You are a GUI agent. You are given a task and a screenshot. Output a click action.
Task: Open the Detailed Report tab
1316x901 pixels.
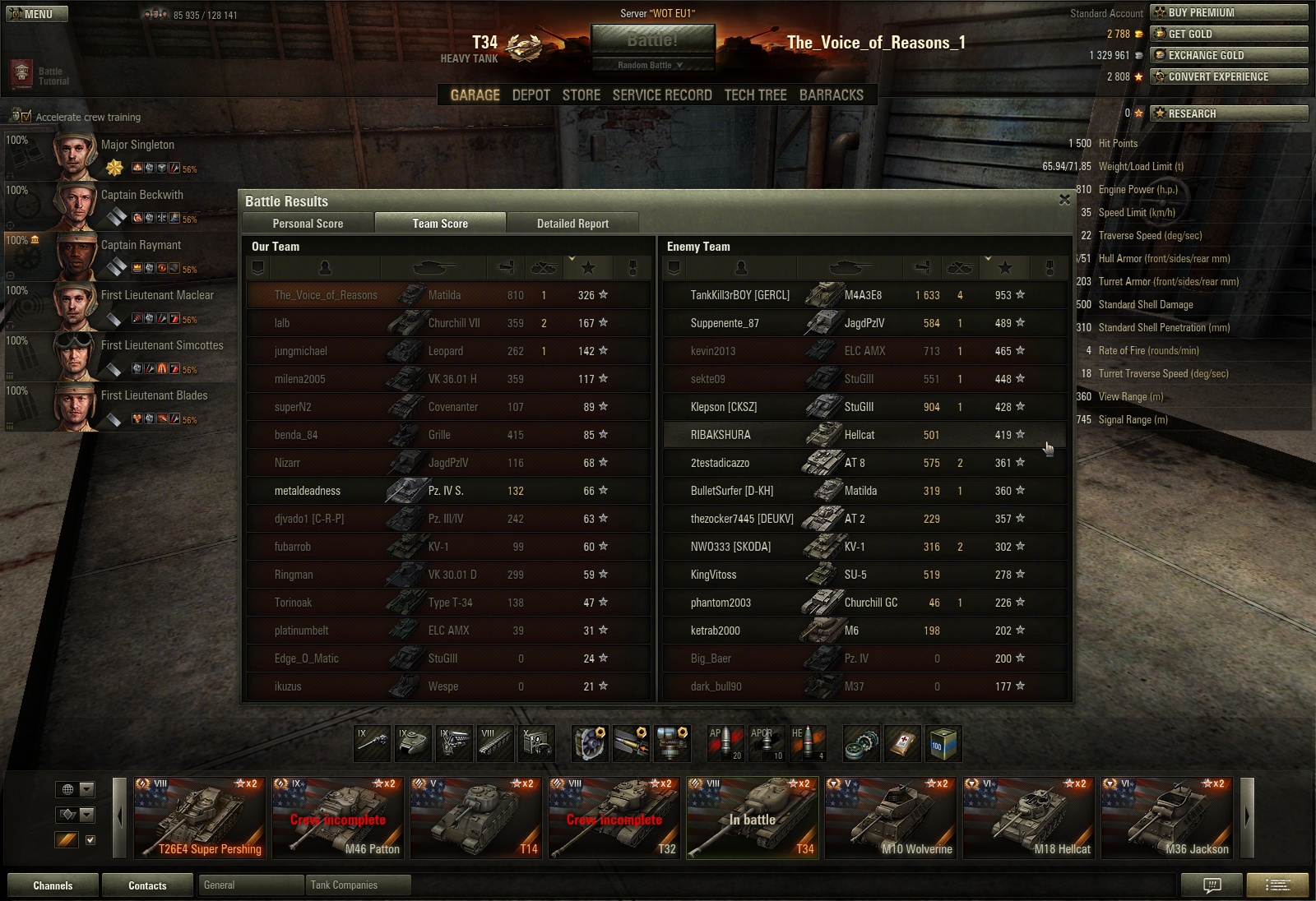pyautogui.click(x=572, y=224)
